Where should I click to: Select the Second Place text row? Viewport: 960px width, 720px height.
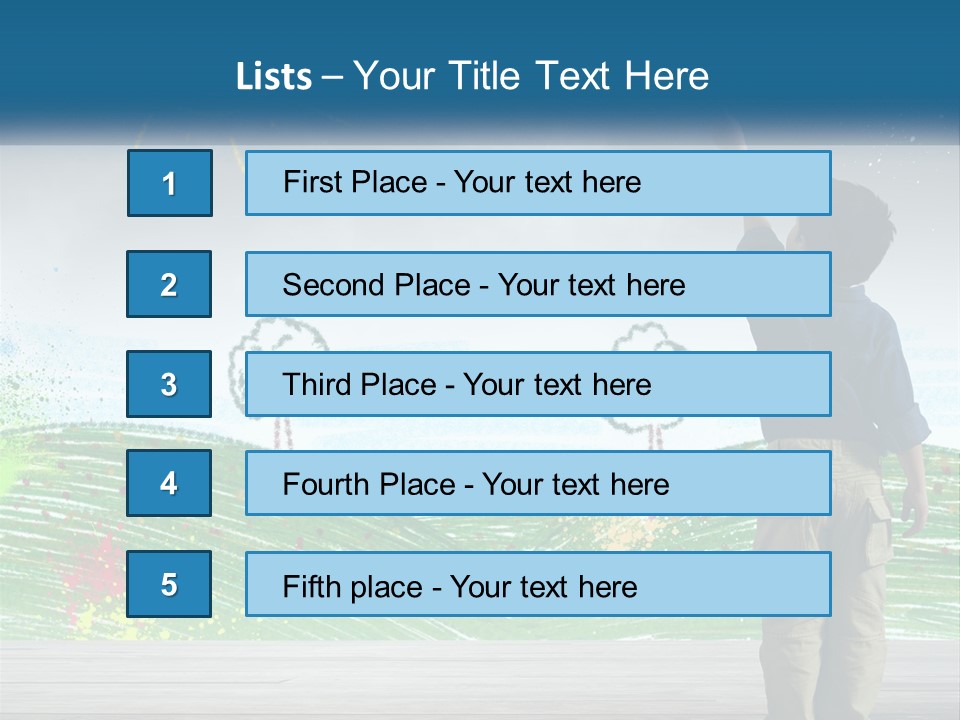tap(538, 284)
